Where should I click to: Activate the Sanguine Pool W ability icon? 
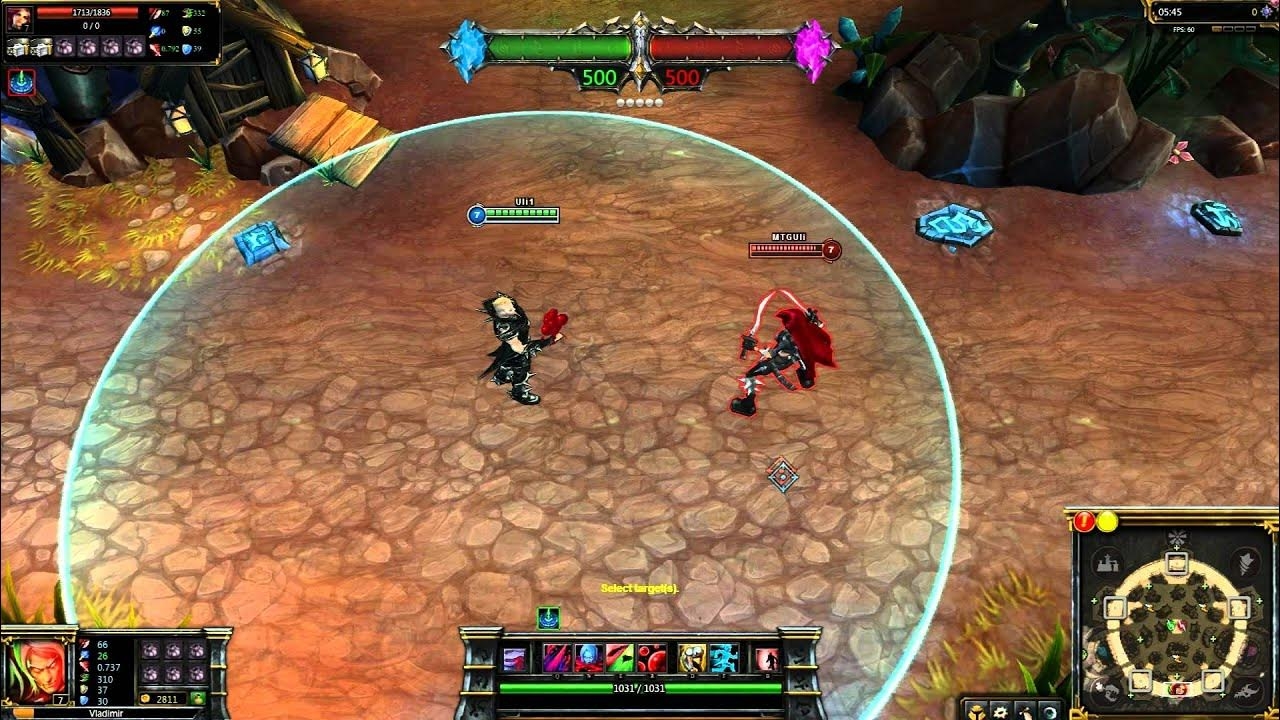[x=587, y=657]
